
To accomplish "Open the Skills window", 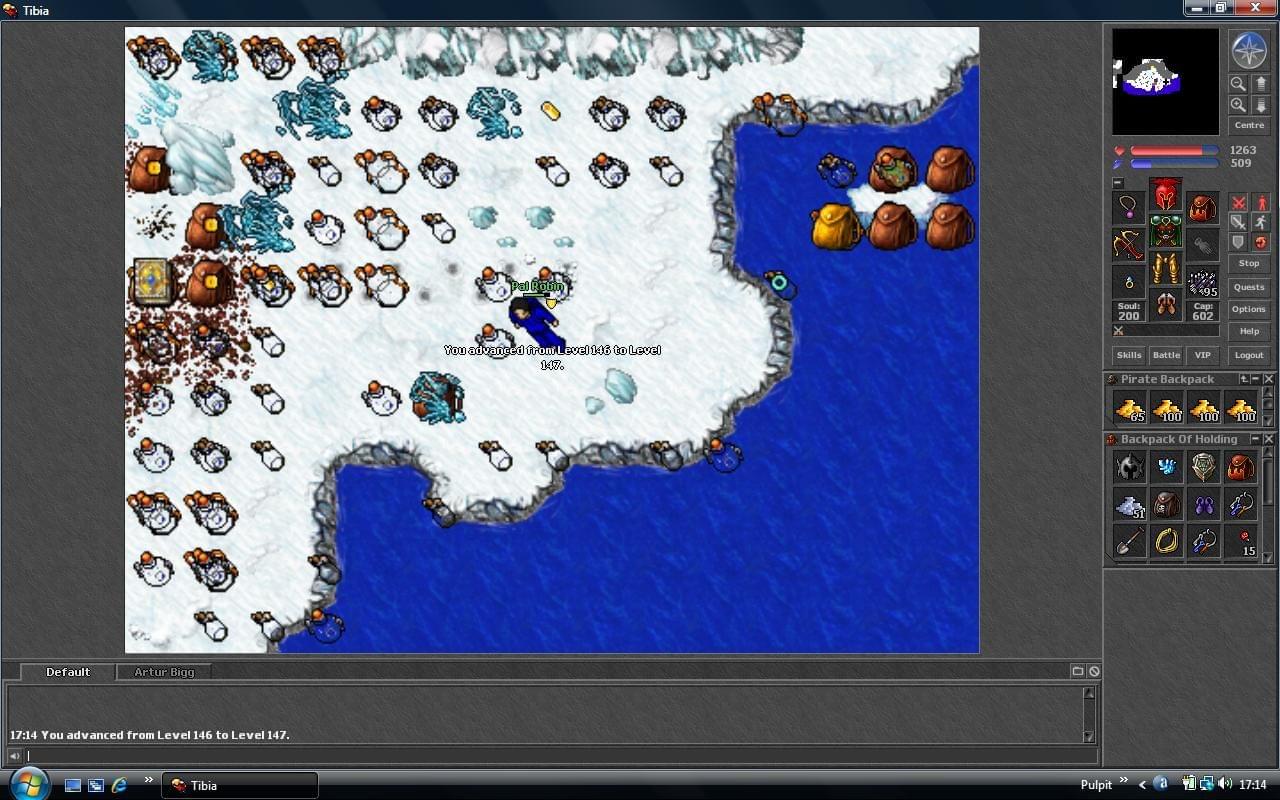I will click(x=1129, y=355).
